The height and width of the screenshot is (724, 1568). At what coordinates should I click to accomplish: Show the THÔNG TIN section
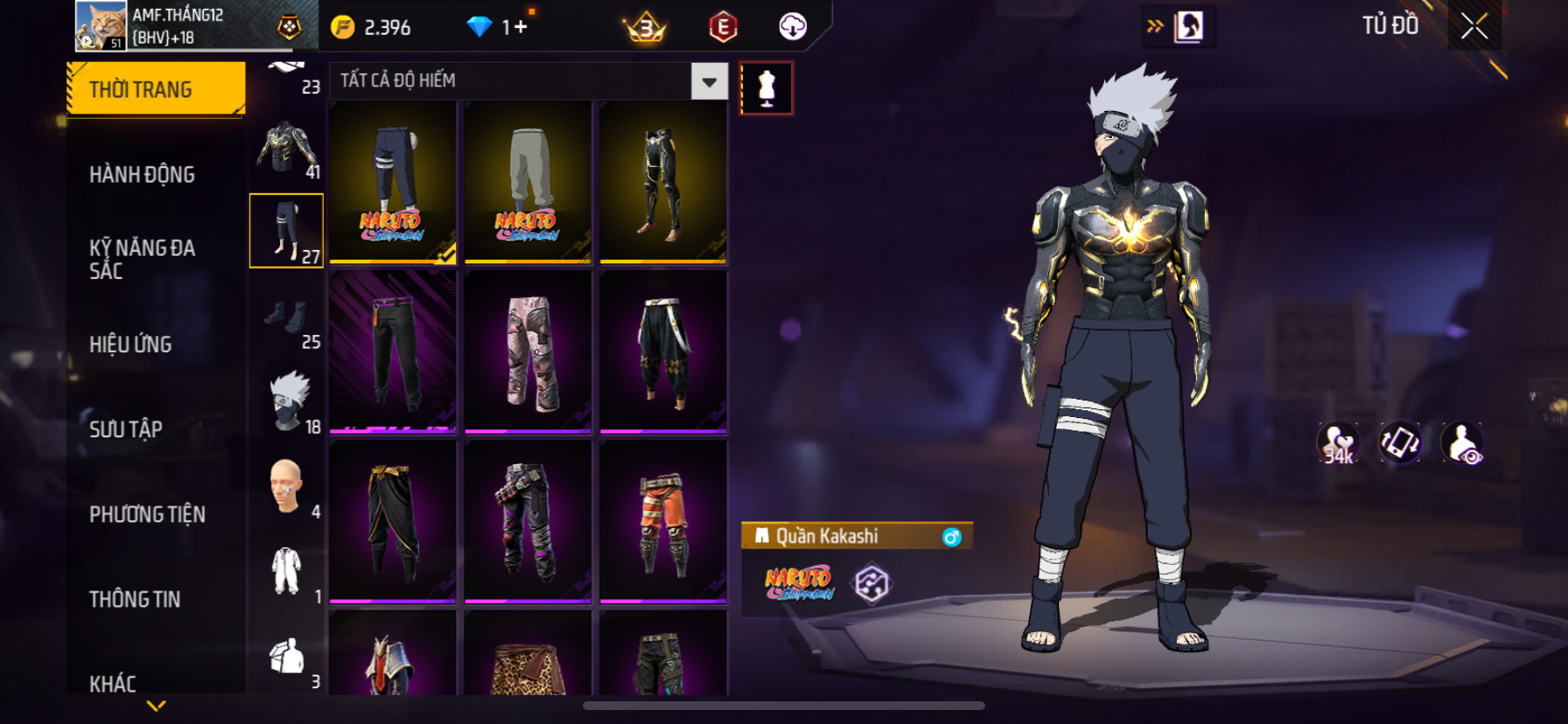tap(135, 599)
